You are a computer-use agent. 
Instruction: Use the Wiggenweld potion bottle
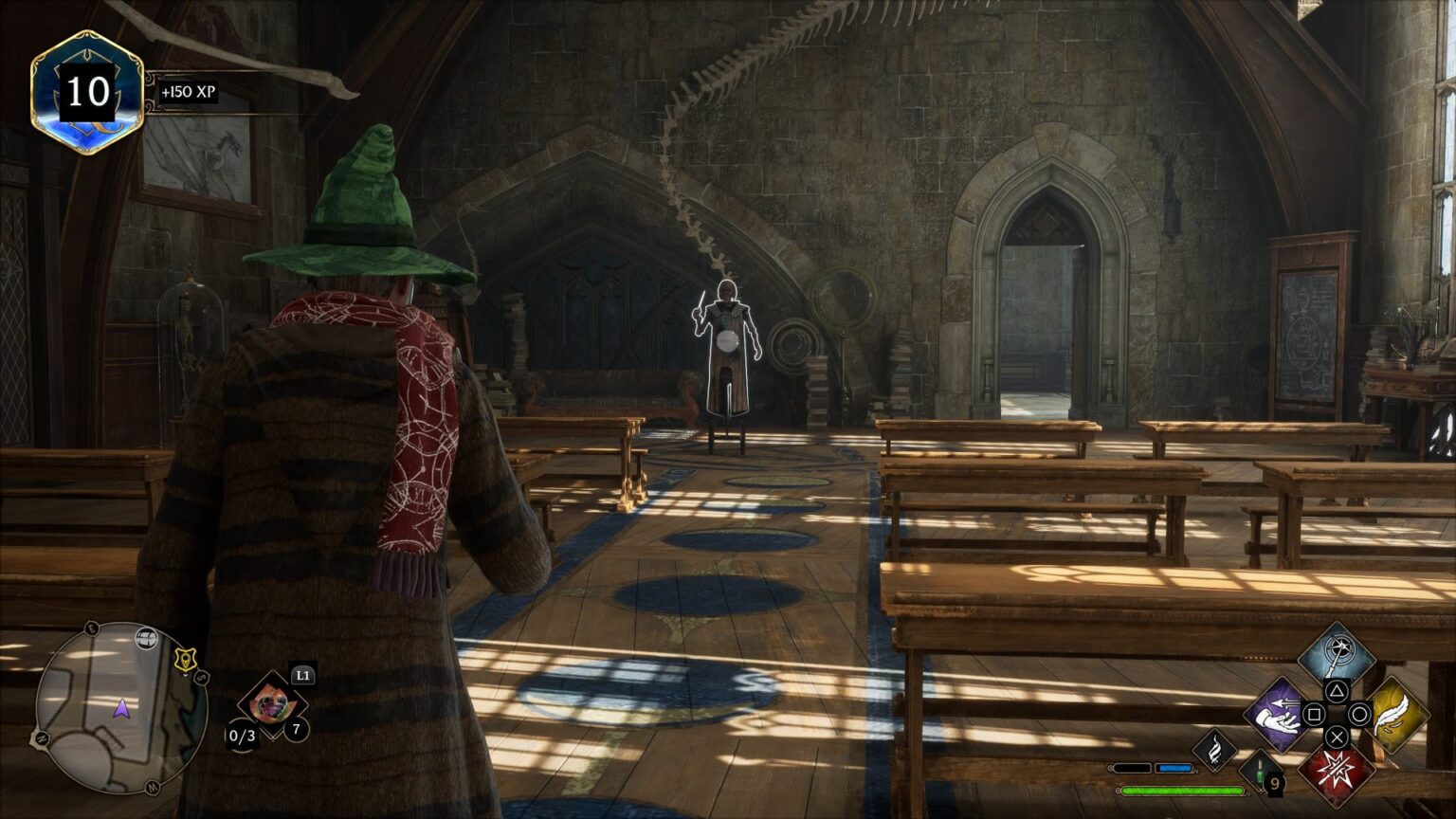1261,773
